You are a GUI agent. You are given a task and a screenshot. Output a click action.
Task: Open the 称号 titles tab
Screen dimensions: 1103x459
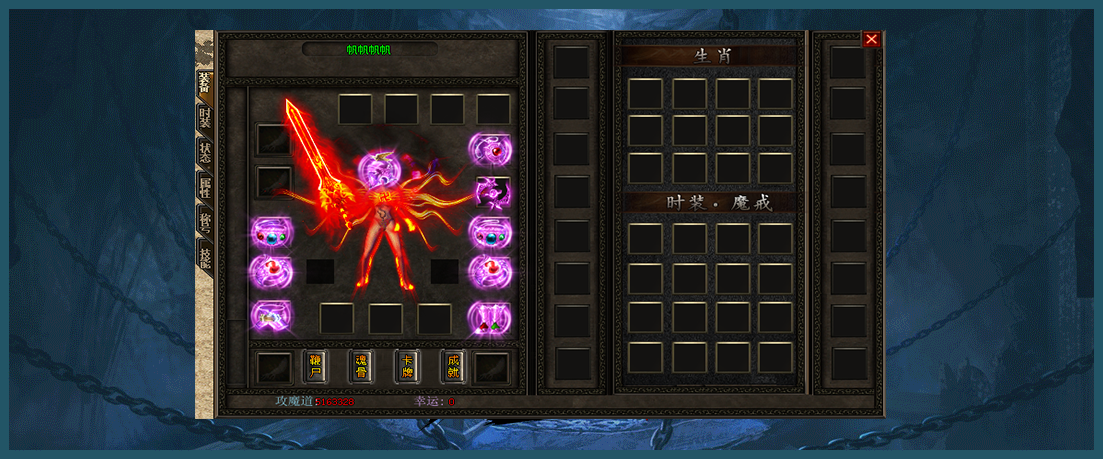pos(204,220)
